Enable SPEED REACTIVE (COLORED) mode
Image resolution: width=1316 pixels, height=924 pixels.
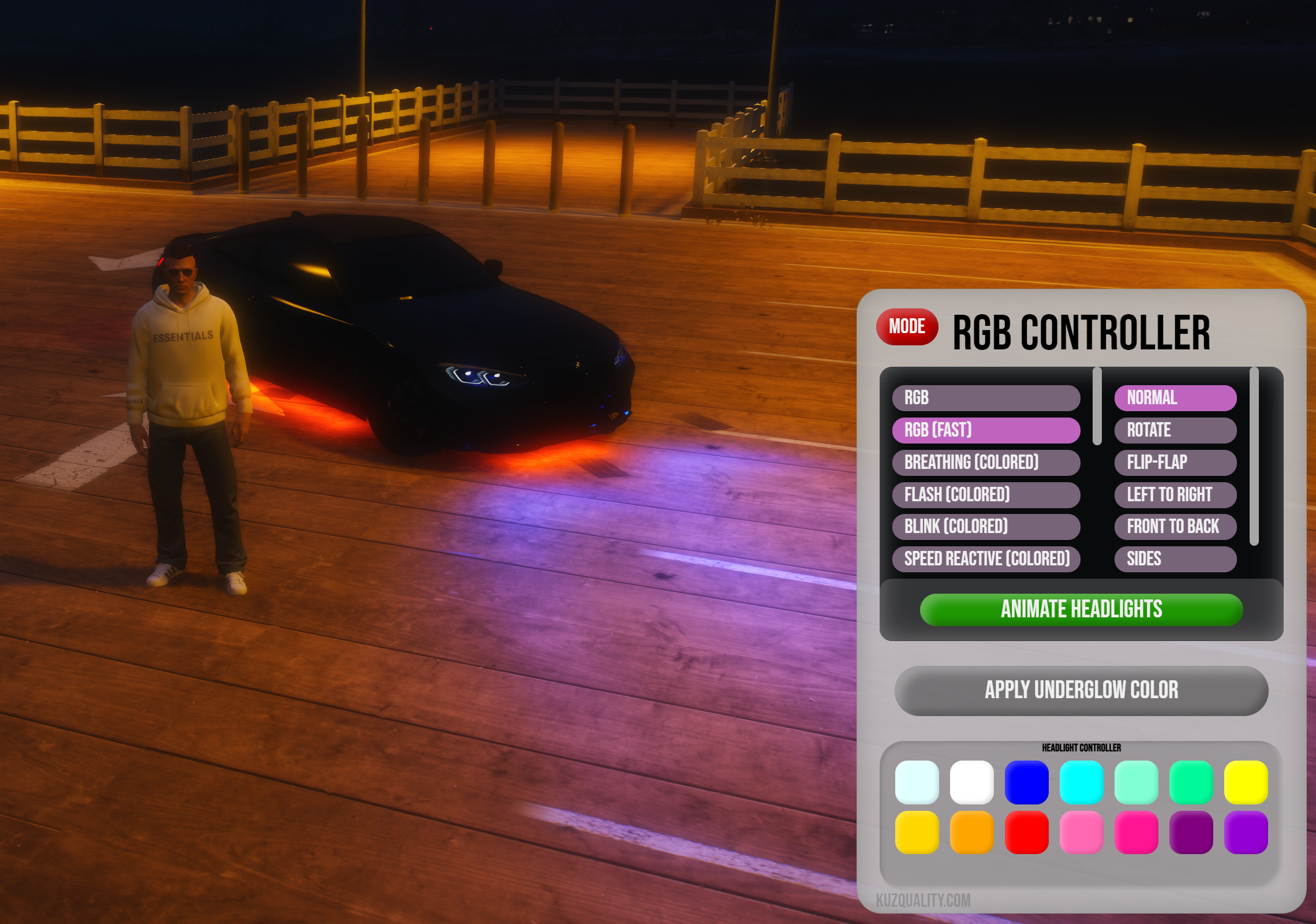(986, 558)
